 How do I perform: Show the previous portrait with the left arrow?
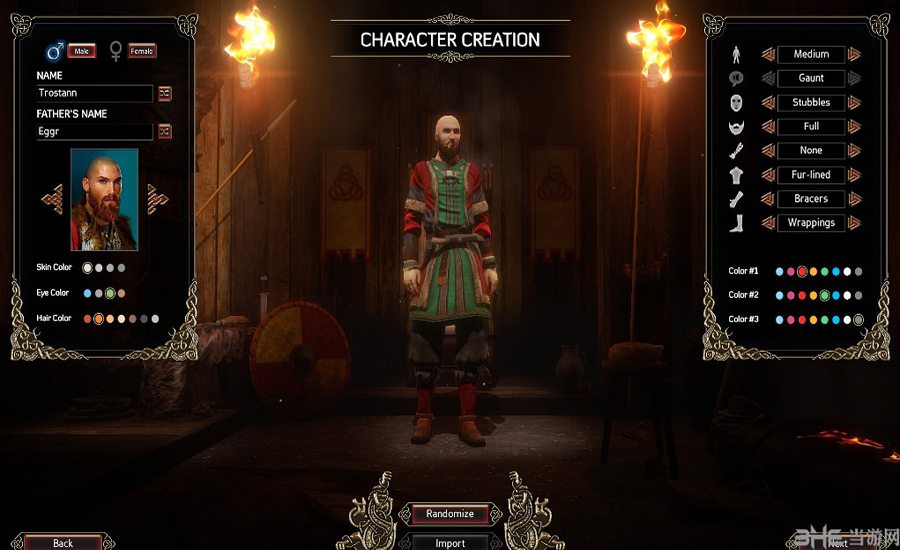tap(52, 198)
